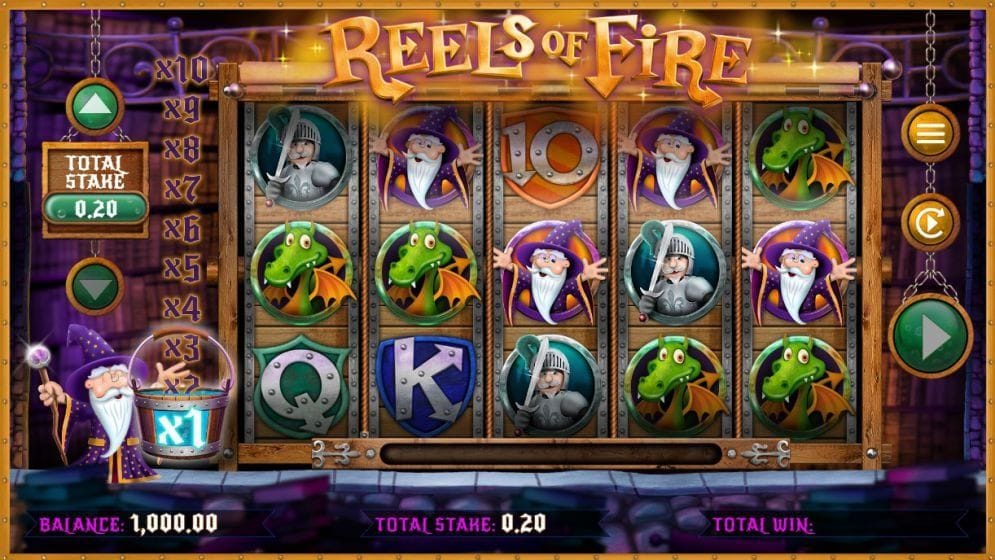This screenshot has height=560, width=995.
Task: Spin the reels with the green play button
Action: coord(930,337)
